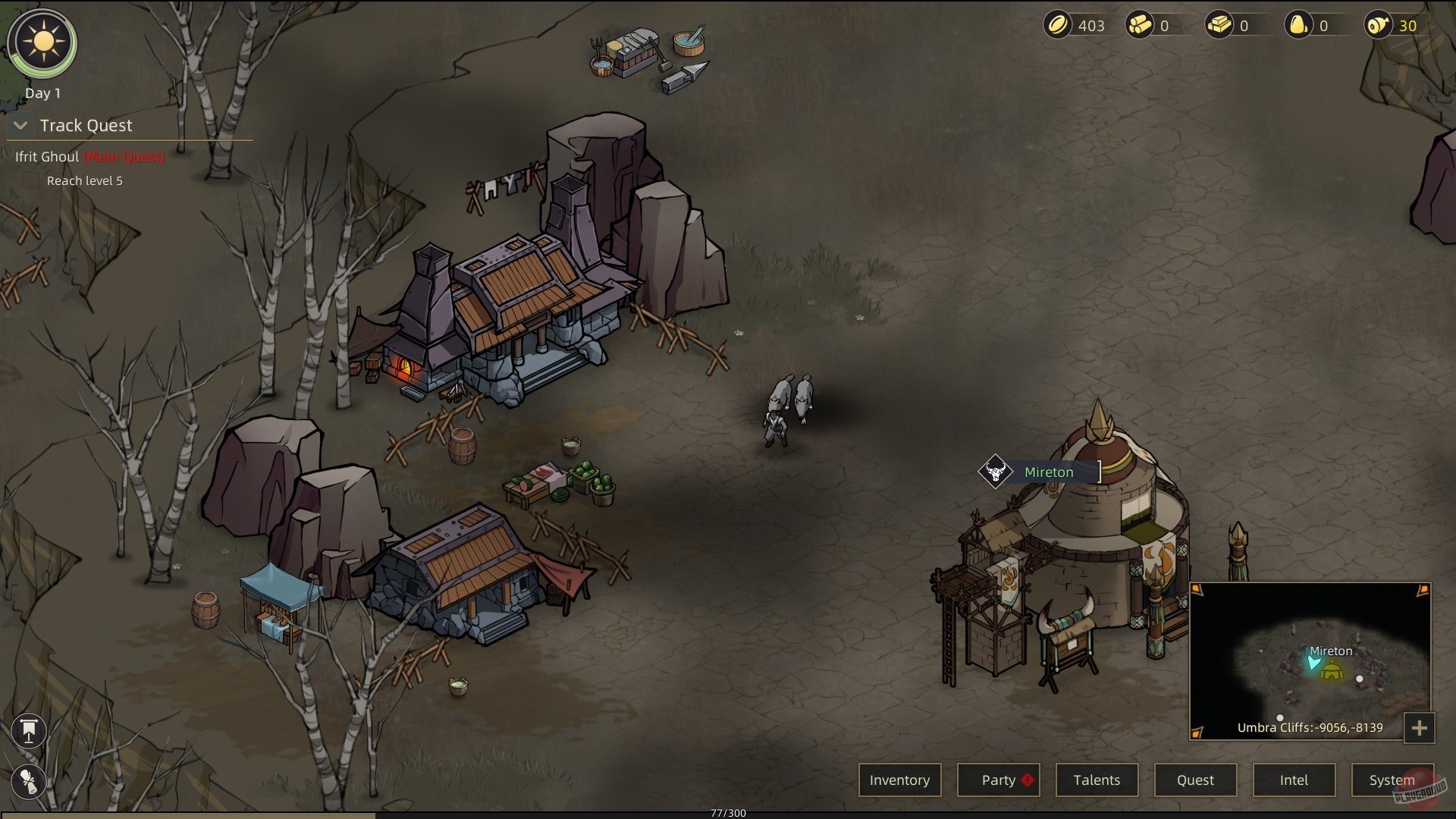The image size is (1456, 819).
Task: Click the meat resource icon showing 30
Action: click(1379, 25)
